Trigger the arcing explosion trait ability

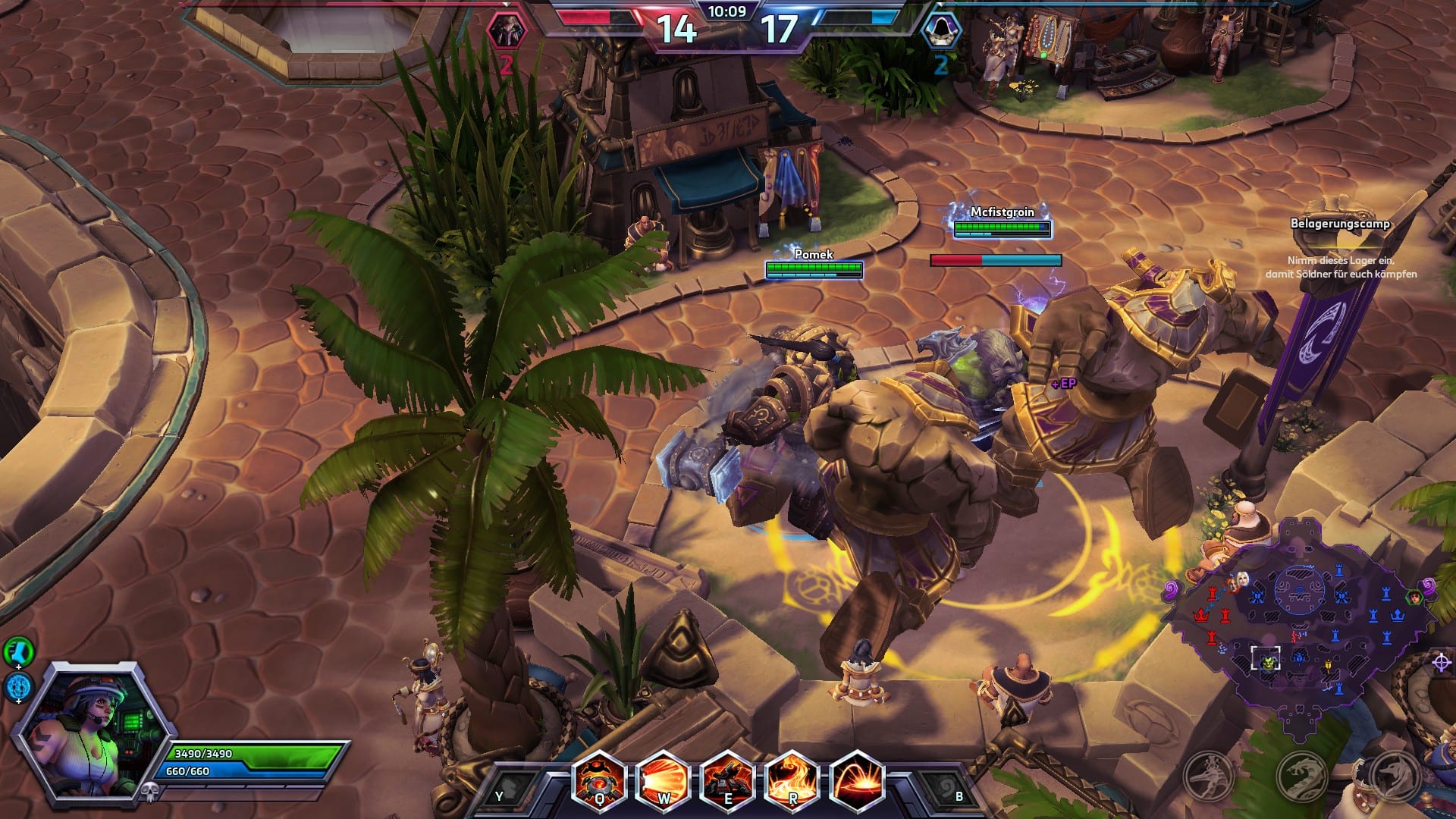click(x=857, y=781)
